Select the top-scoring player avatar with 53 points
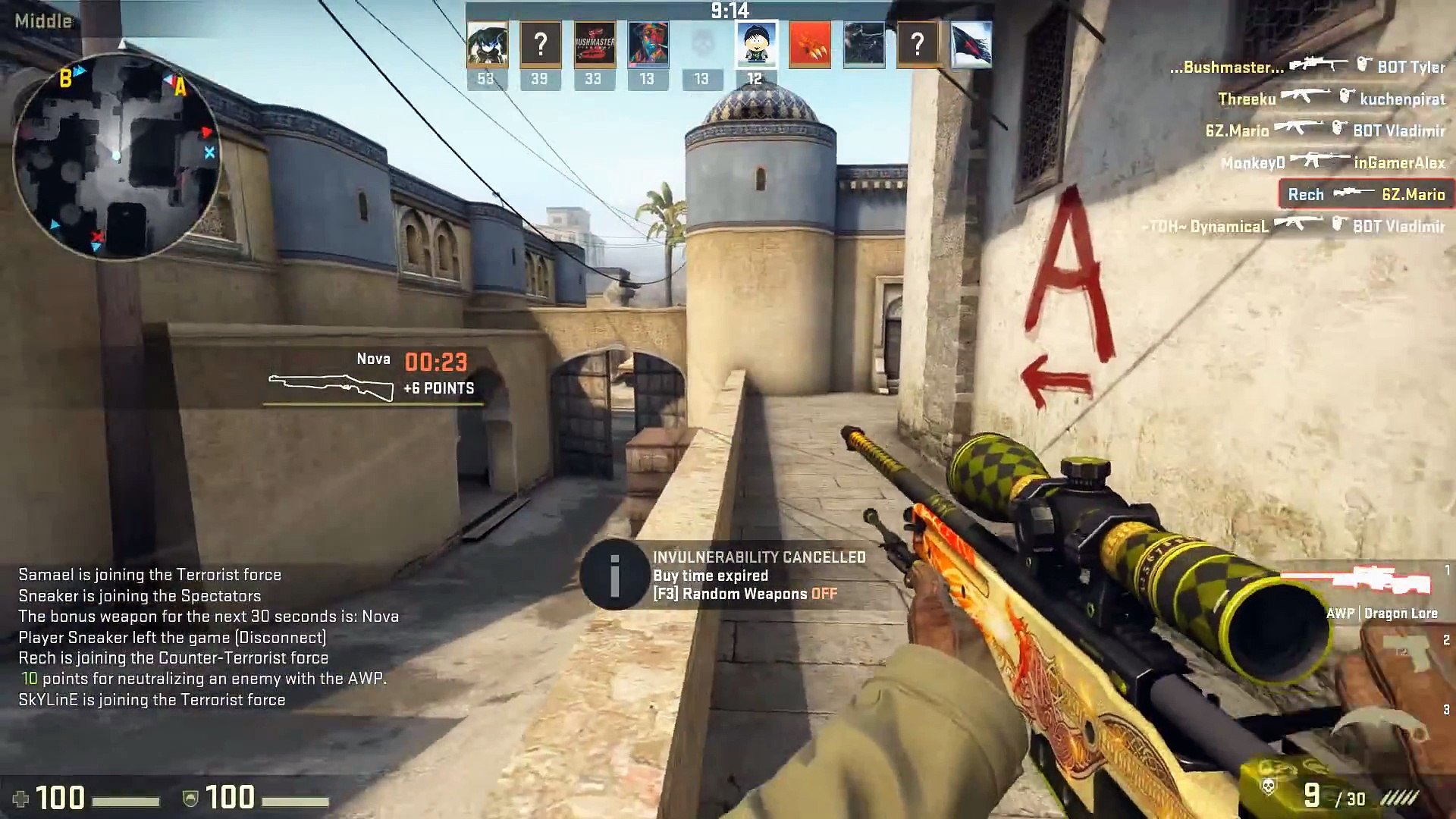The image size is (1456, 819). tap(487, 44)
